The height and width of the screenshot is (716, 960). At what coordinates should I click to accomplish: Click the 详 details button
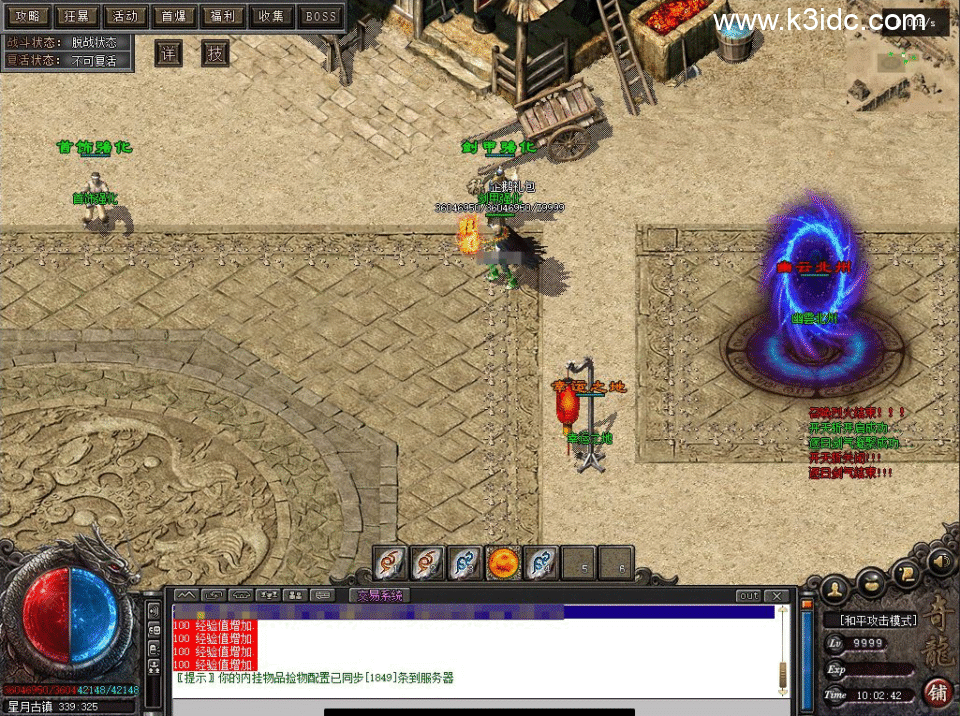pyautogui.click(x=168, y=53)
